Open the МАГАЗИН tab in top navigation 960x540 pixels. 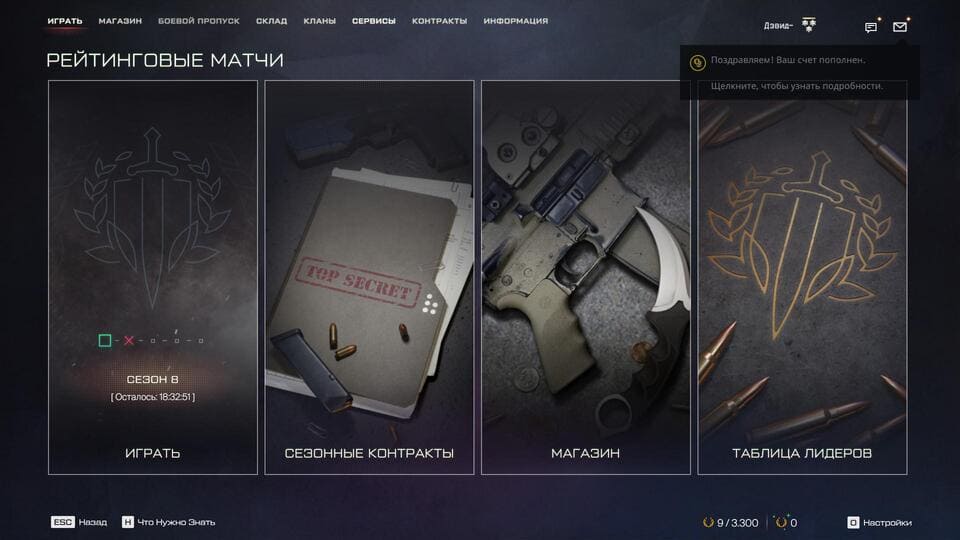pyautogui.click(x=120, y=21)
